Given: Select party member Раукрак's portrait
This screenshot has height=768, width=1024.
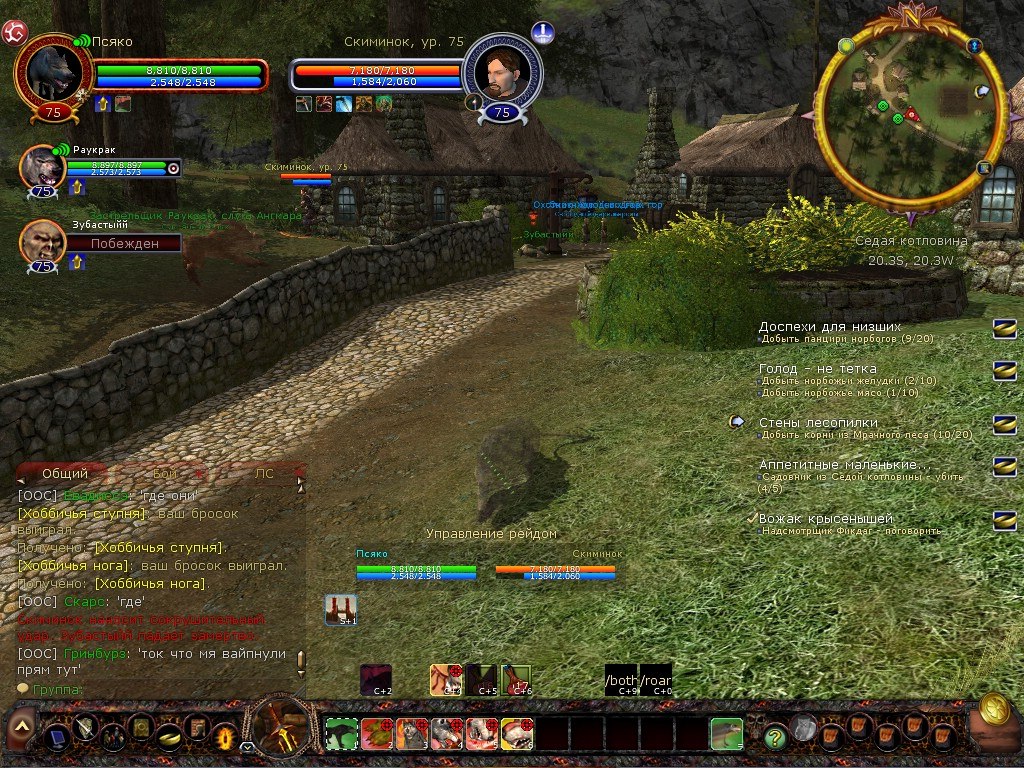Looking at the screenshot, I should tap(42, 166).
